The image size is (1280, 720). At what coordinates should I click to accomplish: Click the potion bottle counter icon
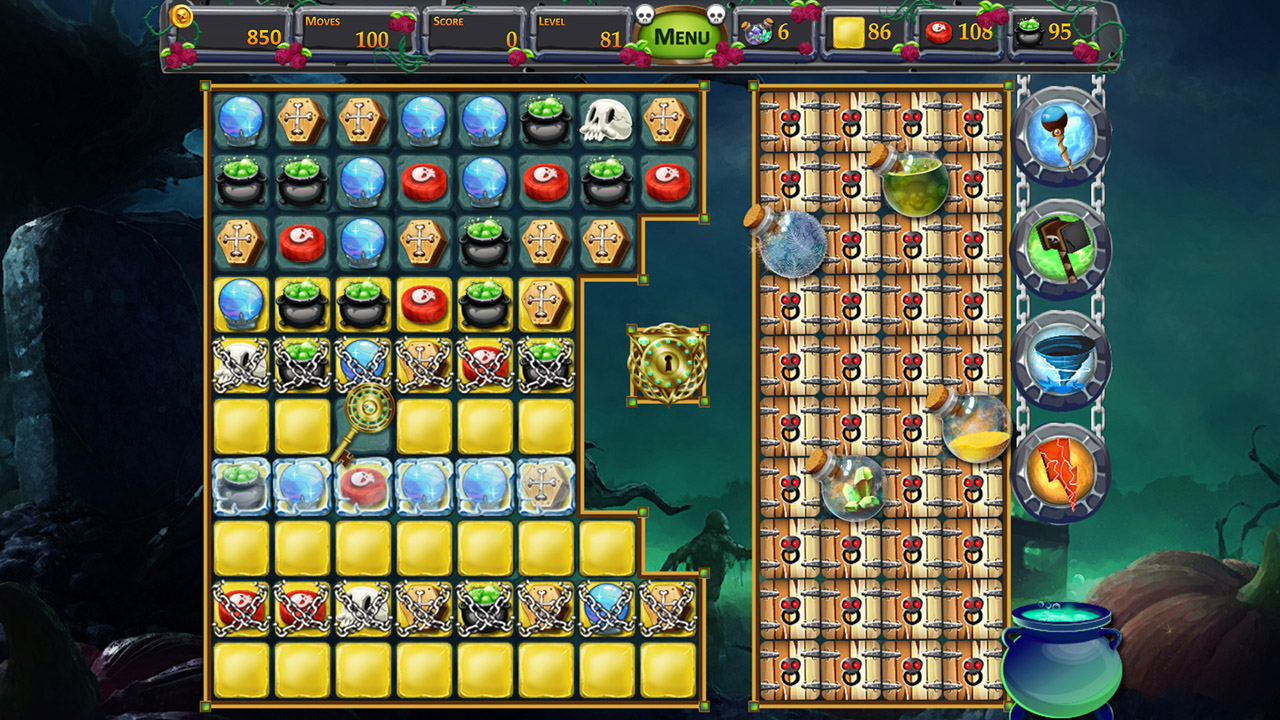(x=757, y=31)
